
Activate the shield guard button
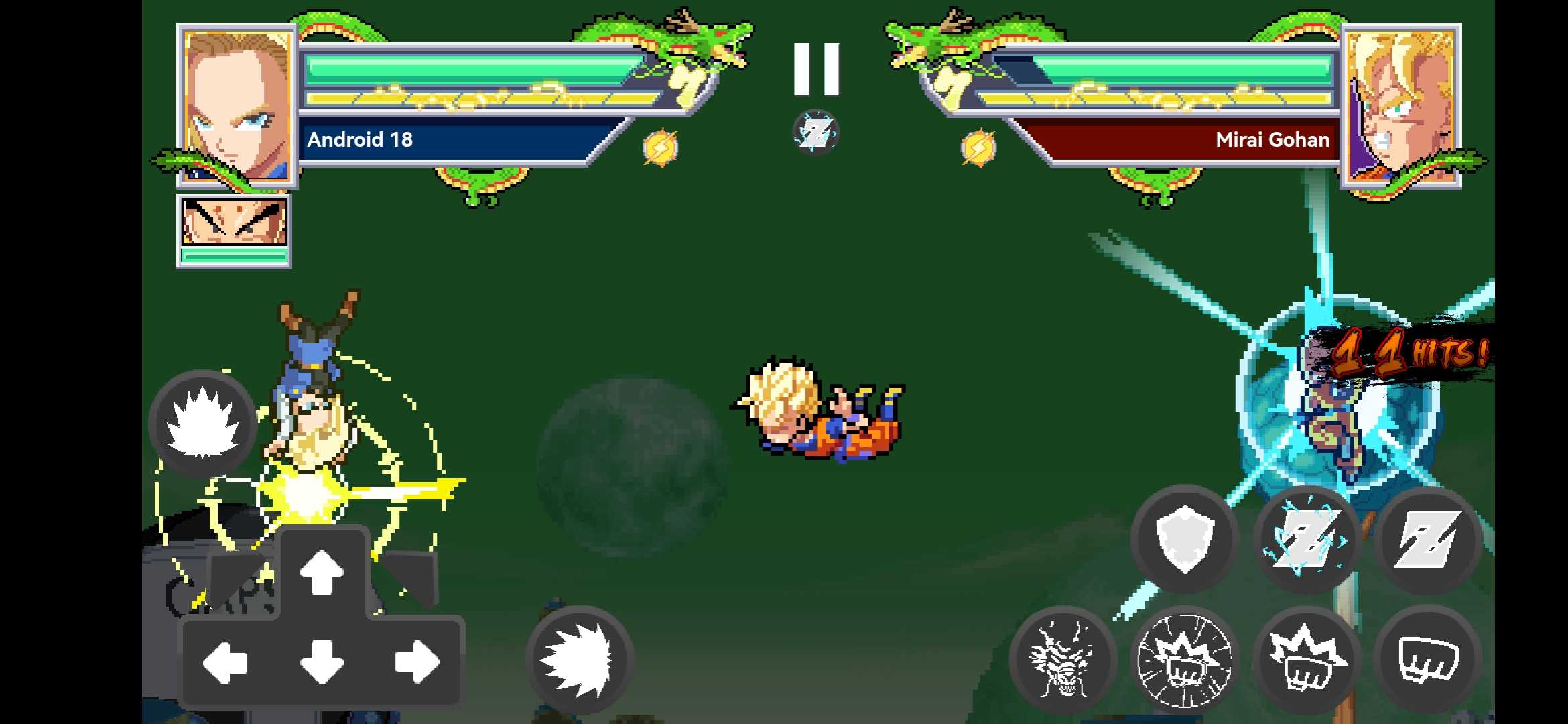pos(1184,538)
